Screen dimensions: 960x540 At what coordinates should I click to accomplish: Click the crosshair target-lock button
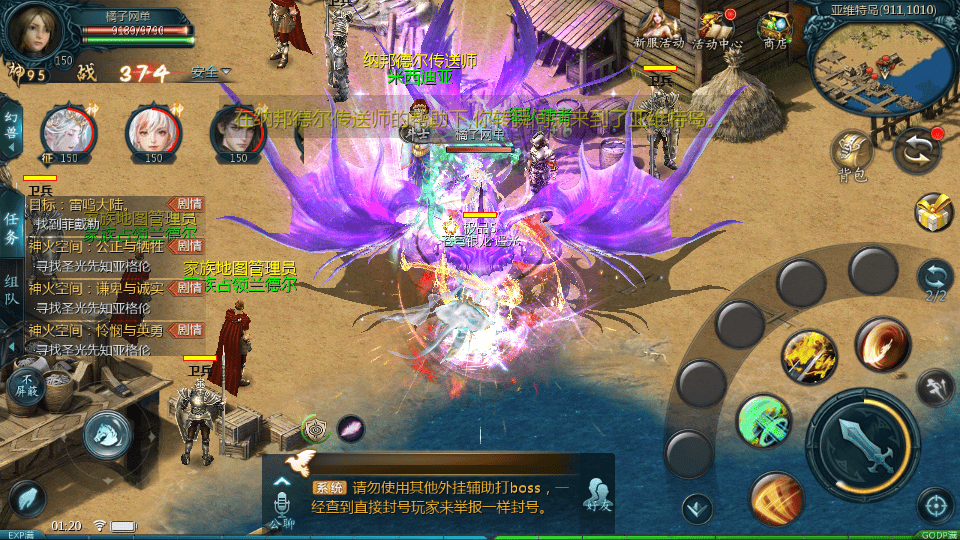935,505
